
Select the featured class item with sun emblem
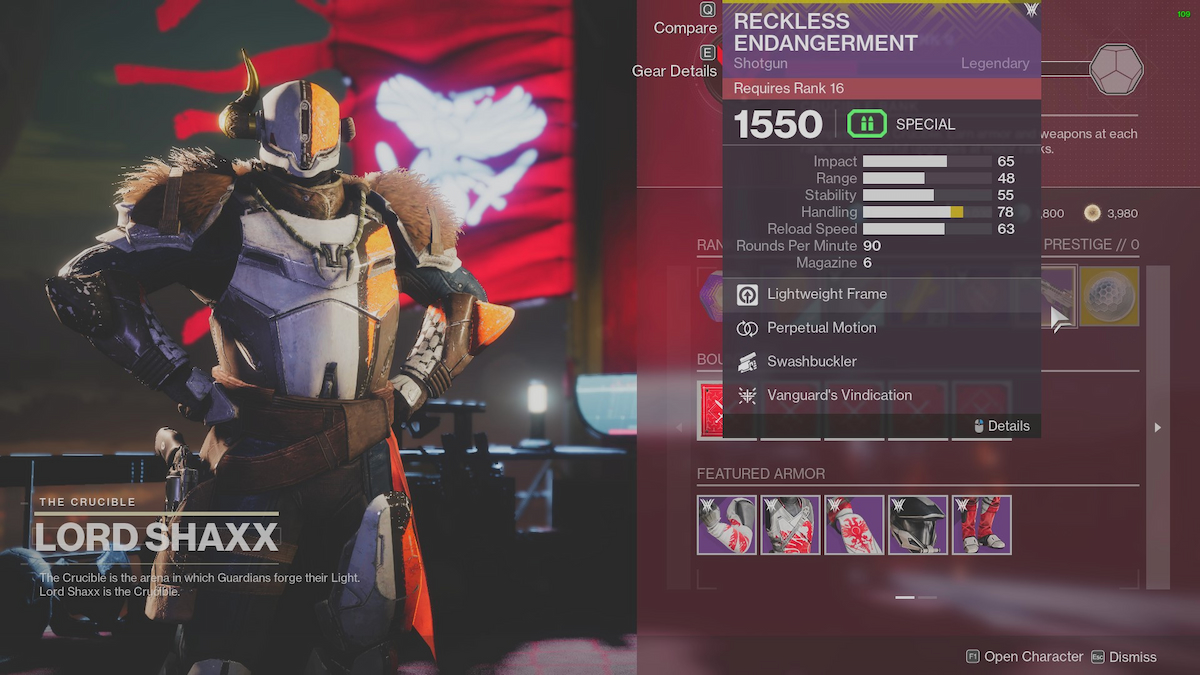click(855, 525)
